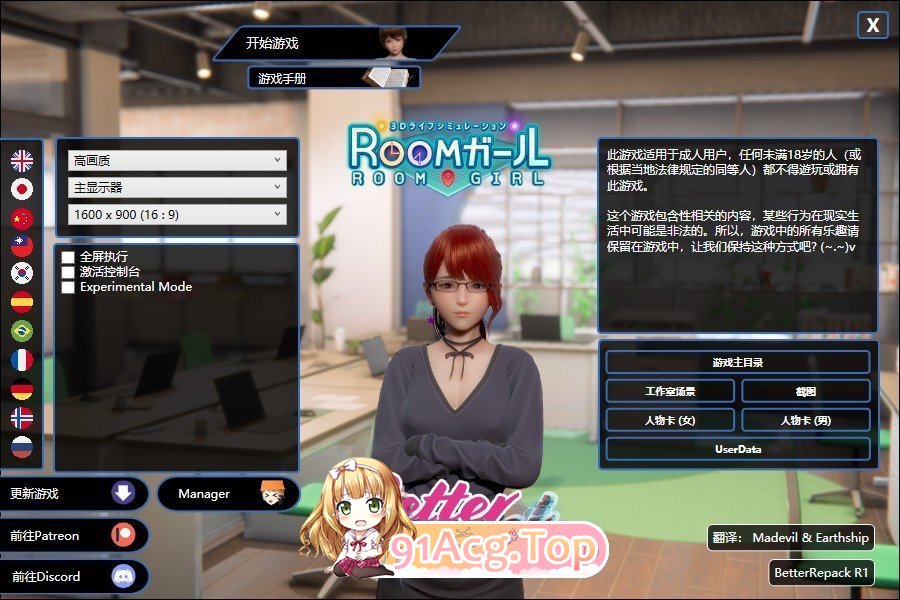
Task: Select the UK flag for English
Action: click(x=22, y=160)
